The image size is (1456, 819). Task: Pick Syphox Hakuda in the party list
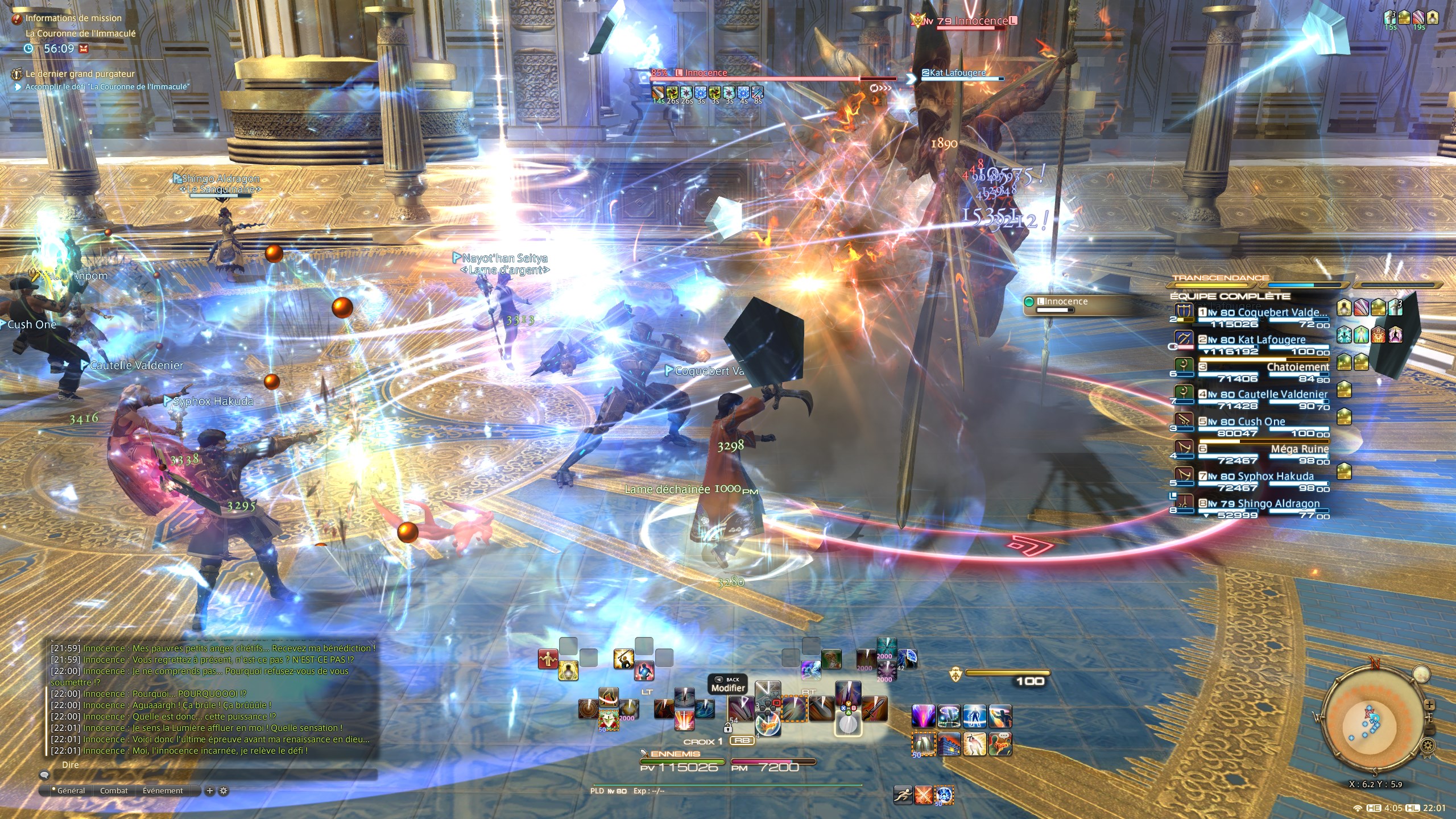[x=1275, y=477]
